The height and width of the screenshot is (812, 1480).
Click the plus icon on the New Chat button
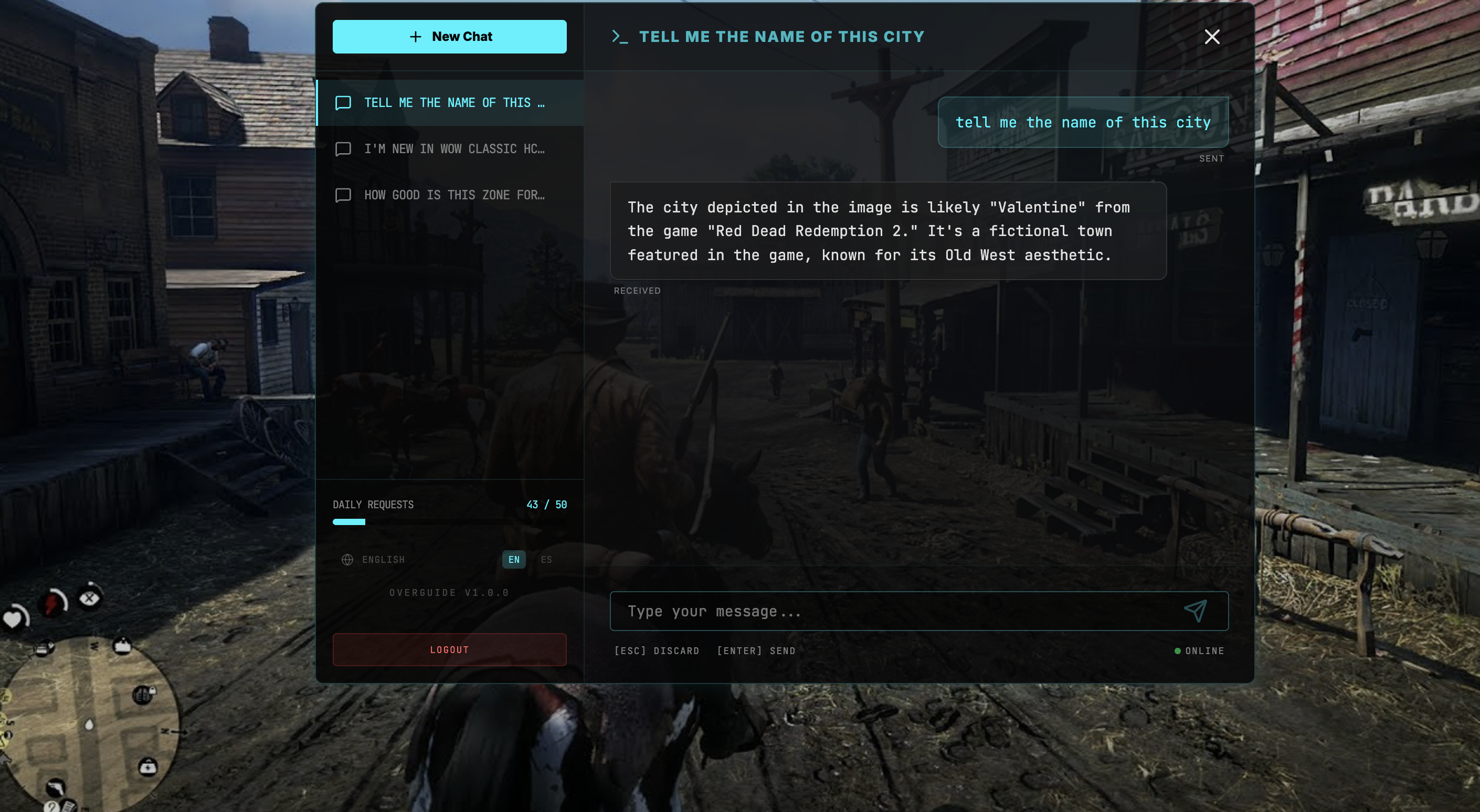[x=415, y=36]
